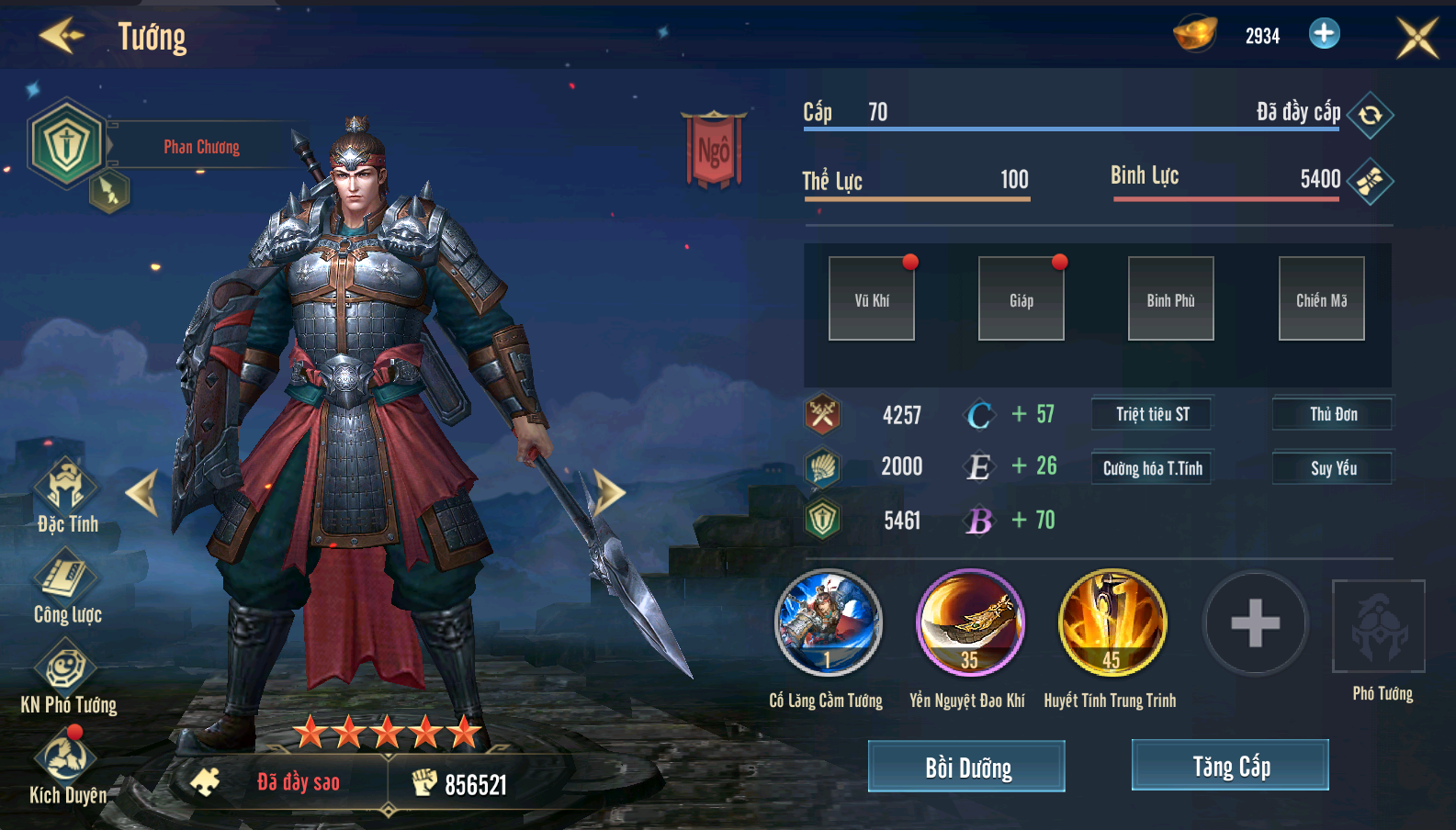Open the Phó Tướng slot
Image resolution: width=1456 pixels, height=830 pixels.
click(1379, 627)
